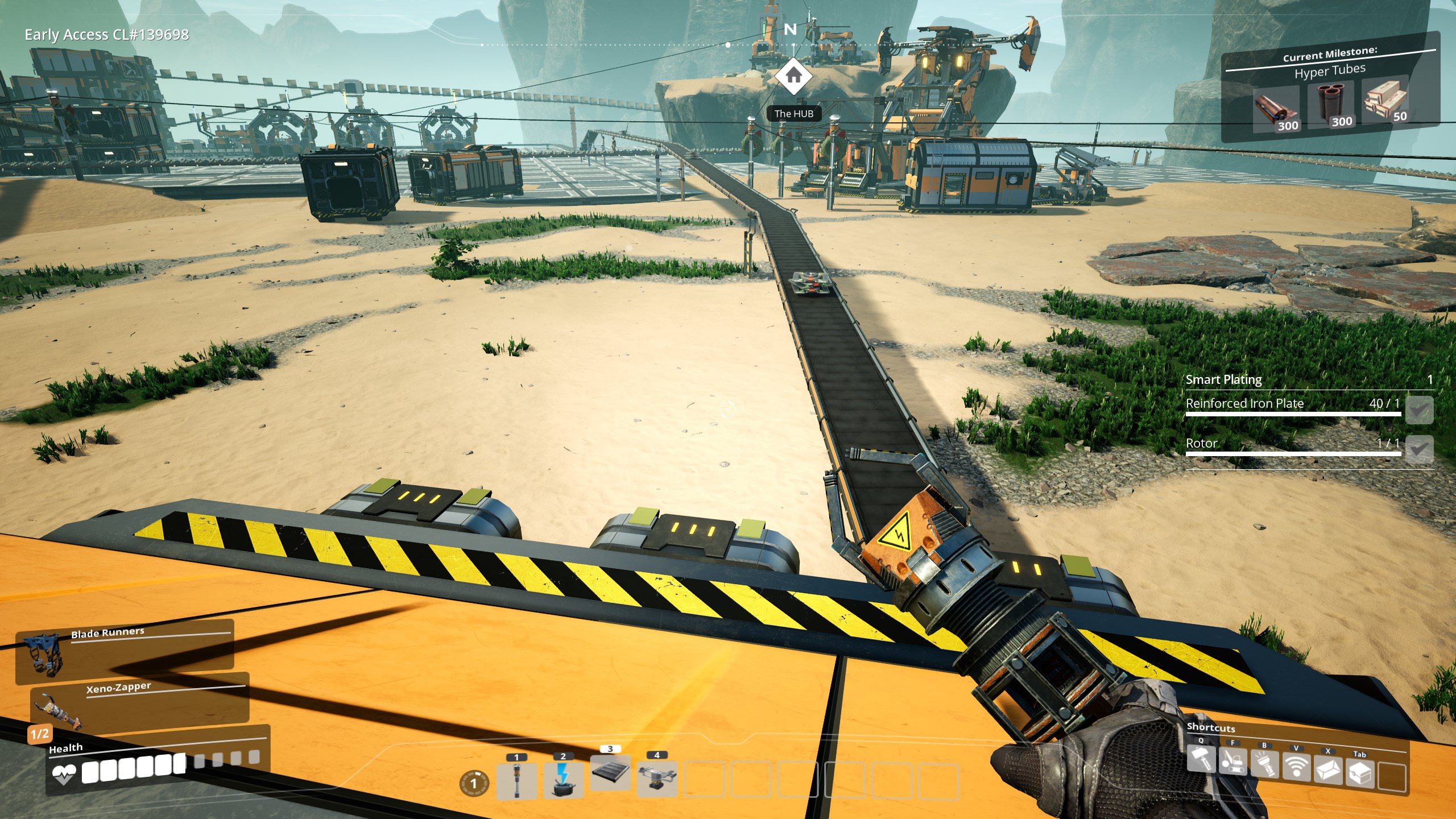
Task: Select the Xeno-Zapper weapon slot
Action: coord(139,705)
